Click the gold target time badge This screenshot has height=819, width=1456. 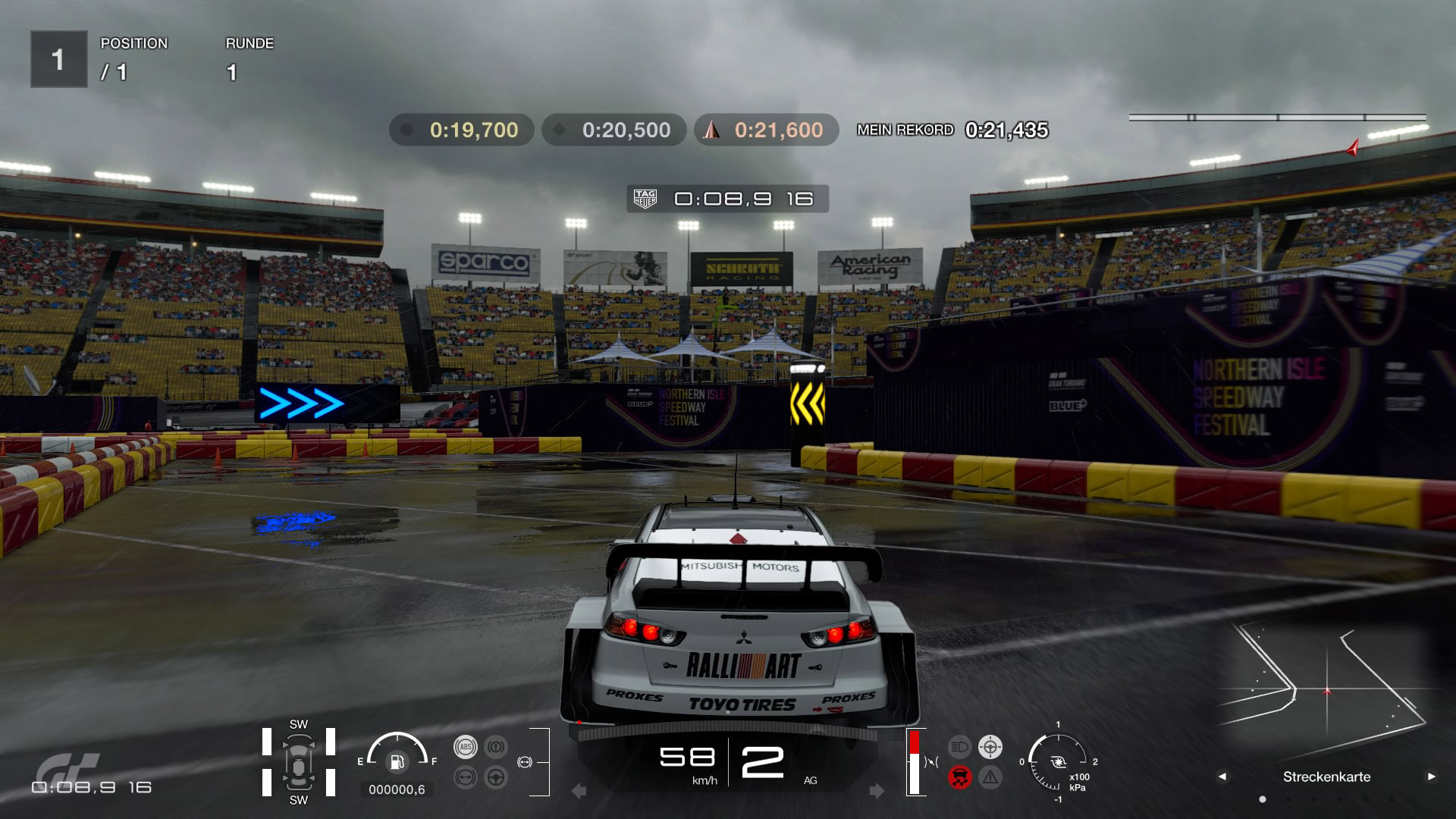[462, 130]
